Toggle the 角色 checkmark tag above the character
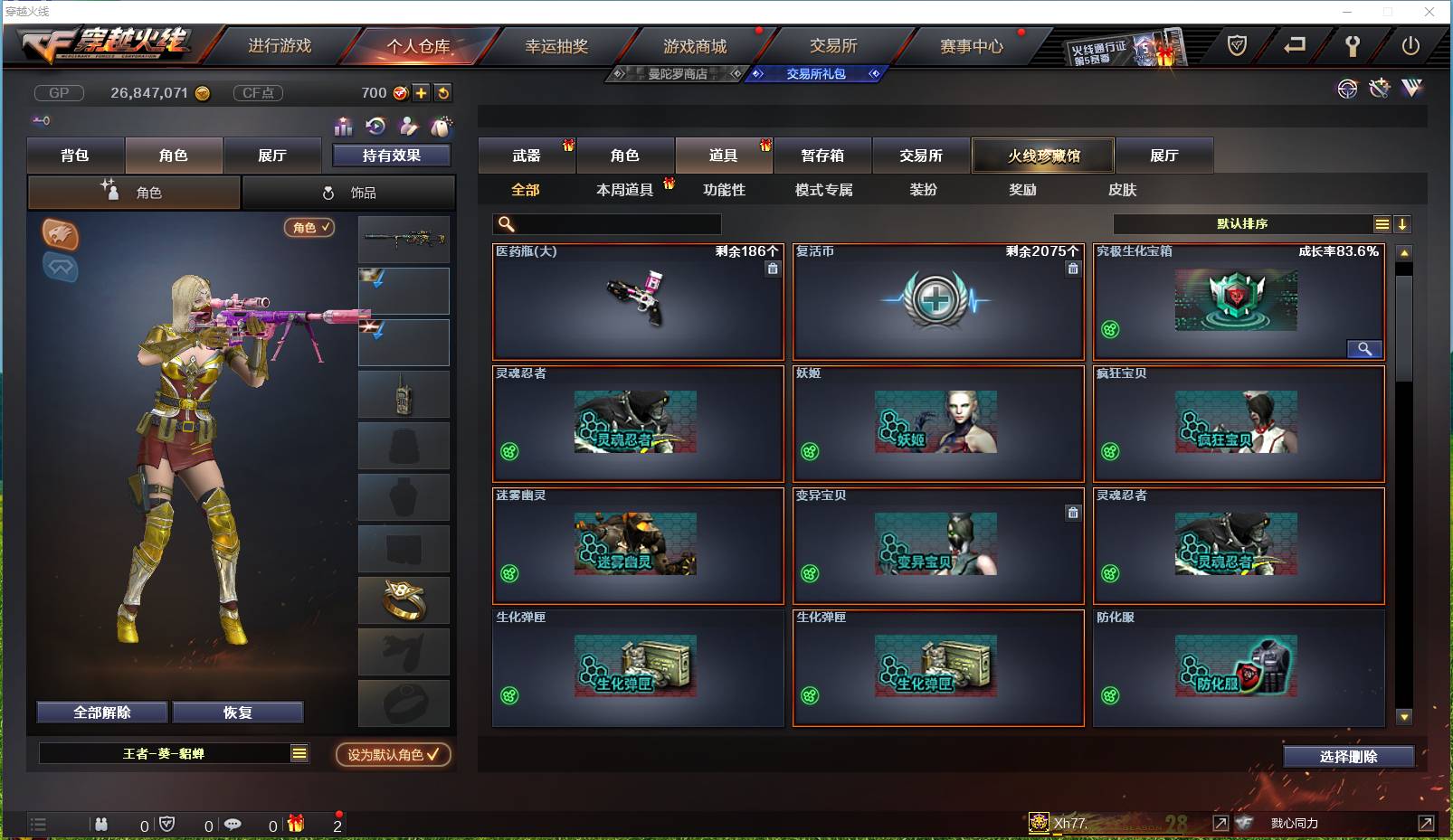 [x=309, y=228]
